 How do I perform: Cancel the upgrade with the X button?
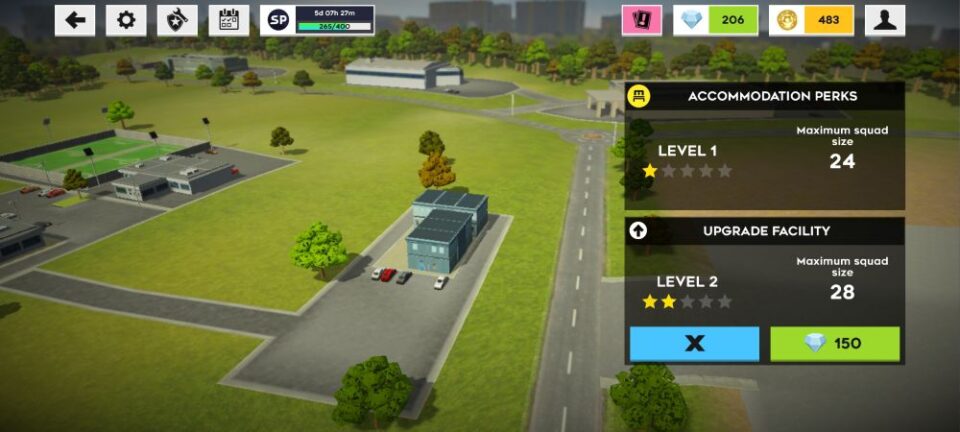[x=694, y=344]
